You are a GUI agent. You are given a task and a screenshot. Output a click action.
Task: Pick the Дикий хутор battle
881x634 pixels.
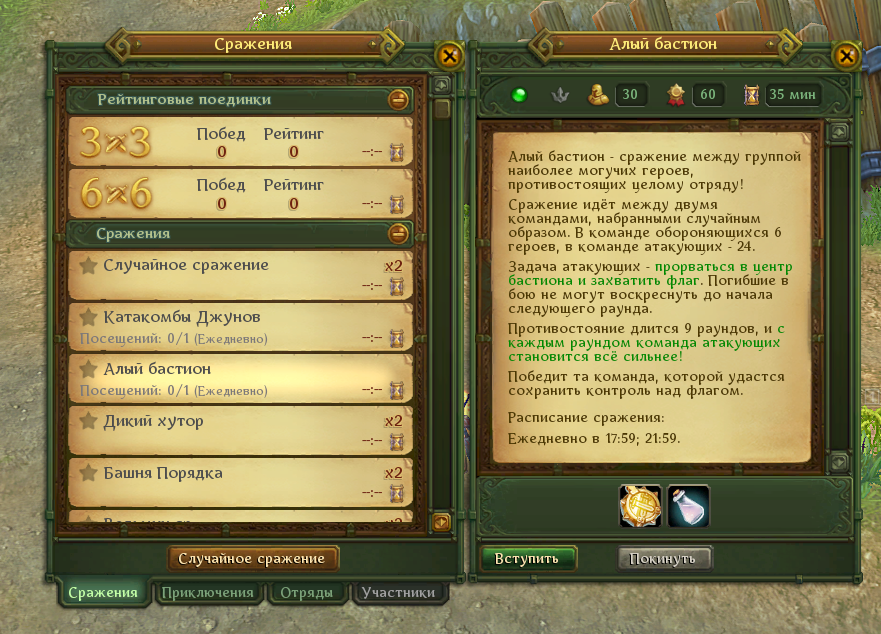[x=240, y=430]
